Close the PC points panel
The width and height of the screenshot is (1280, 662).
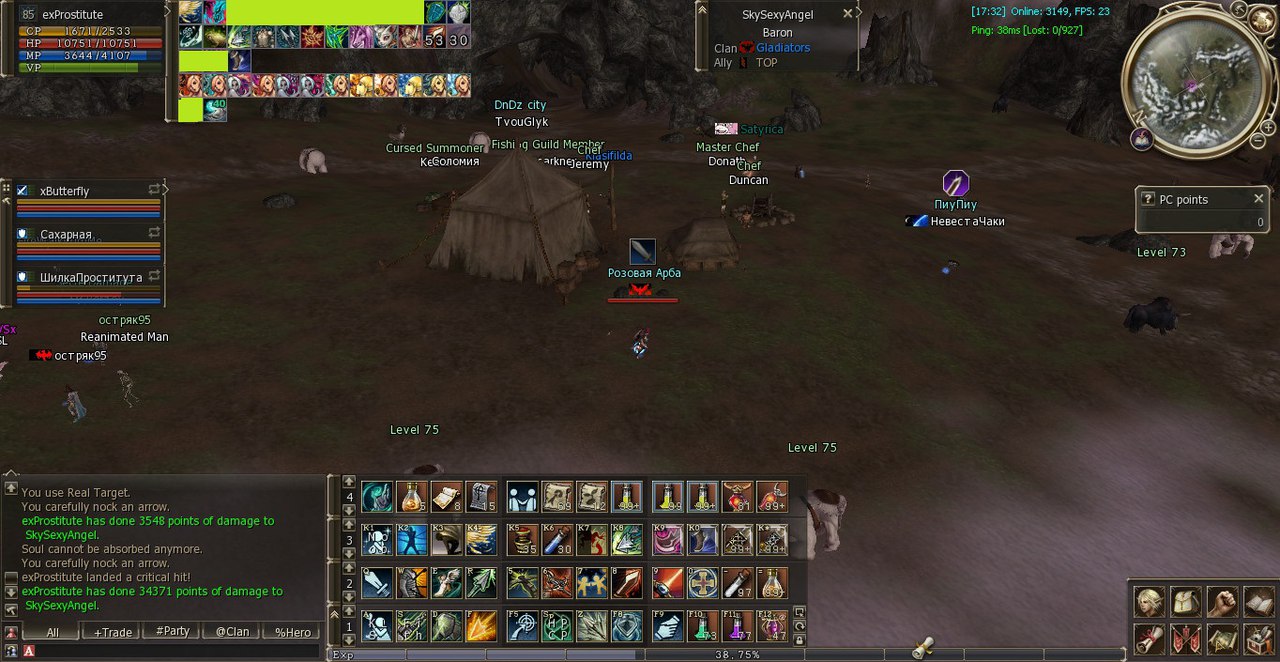pos(1259,199)
